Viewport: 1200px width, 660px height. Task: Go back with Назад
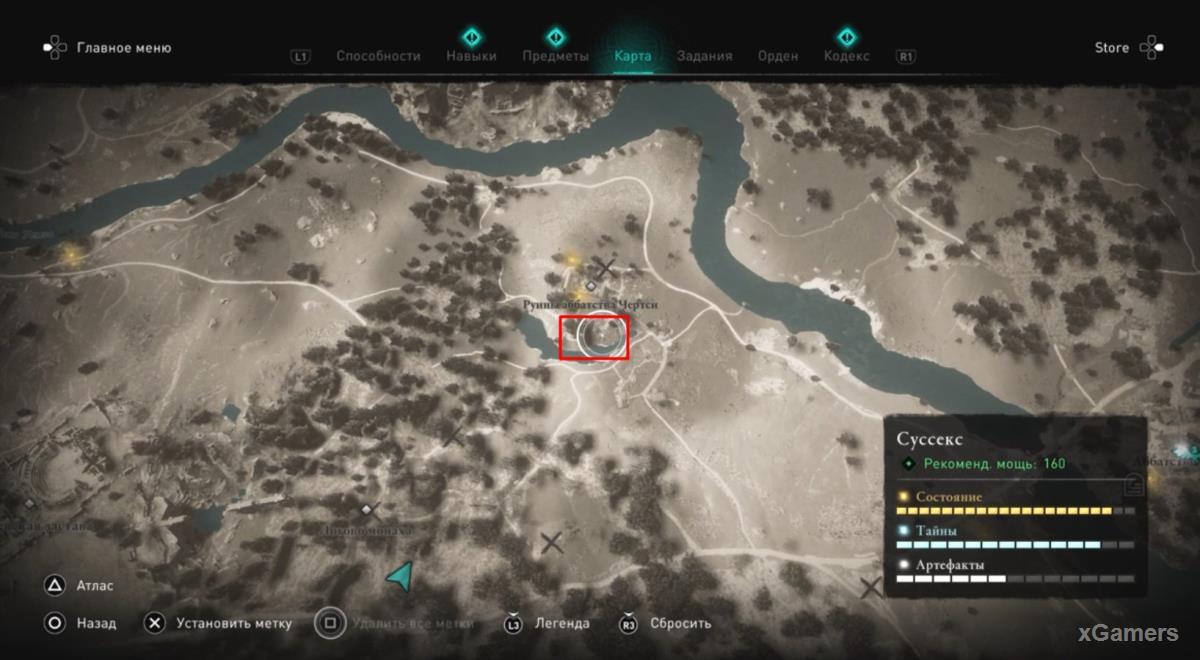coord(96,623)
